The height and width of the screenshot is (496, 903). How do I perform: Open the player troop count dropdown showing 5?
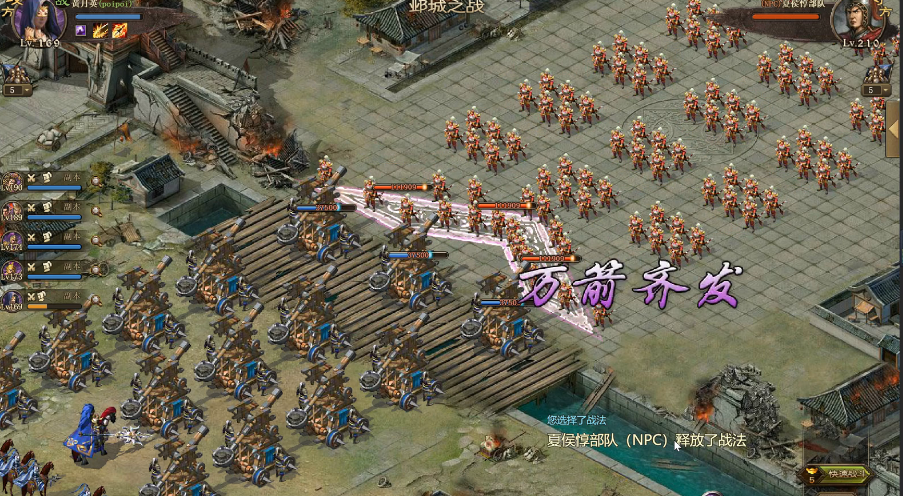pos(17,89)
